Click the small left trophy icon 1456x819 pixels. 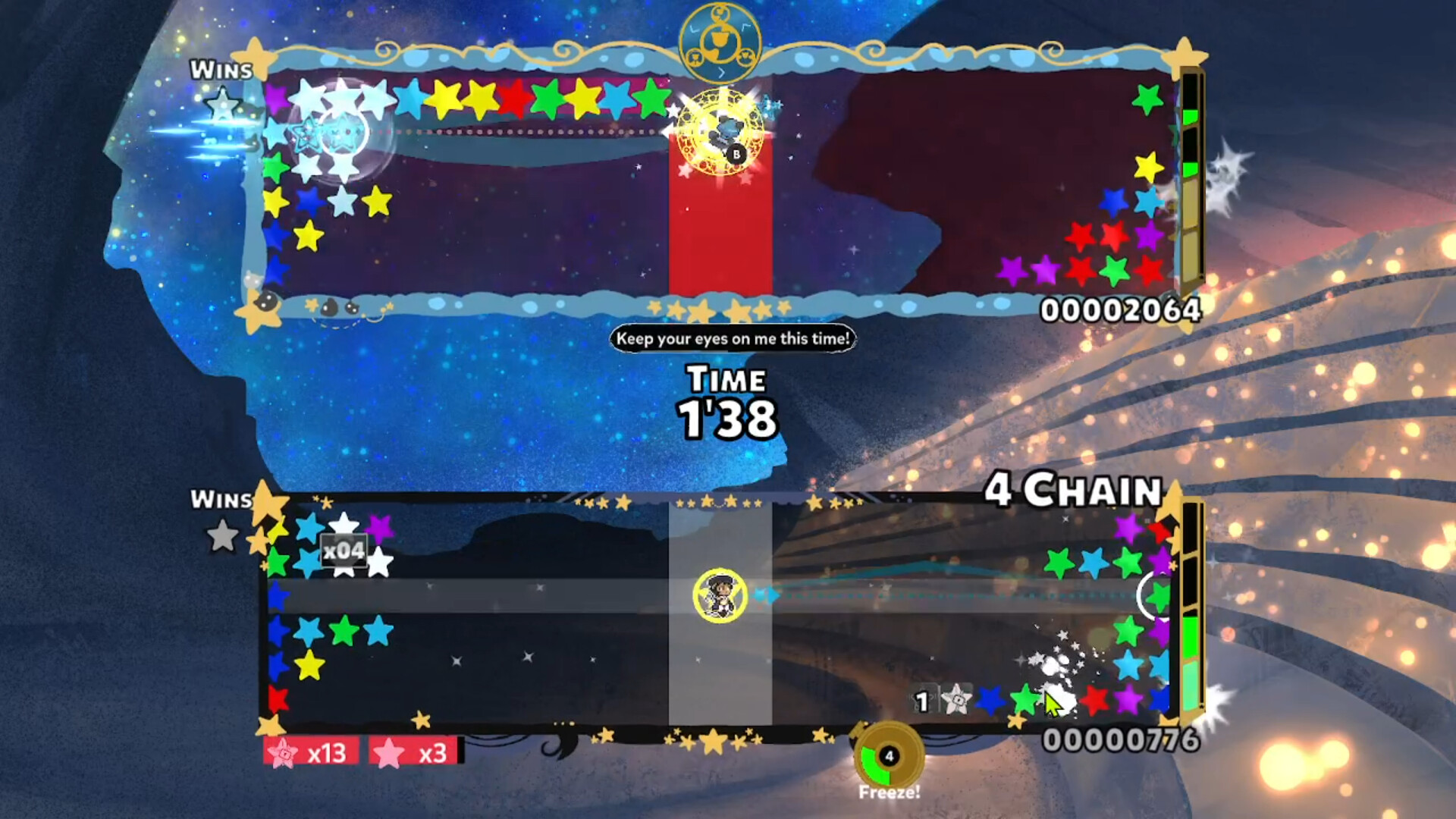[695, 58]
